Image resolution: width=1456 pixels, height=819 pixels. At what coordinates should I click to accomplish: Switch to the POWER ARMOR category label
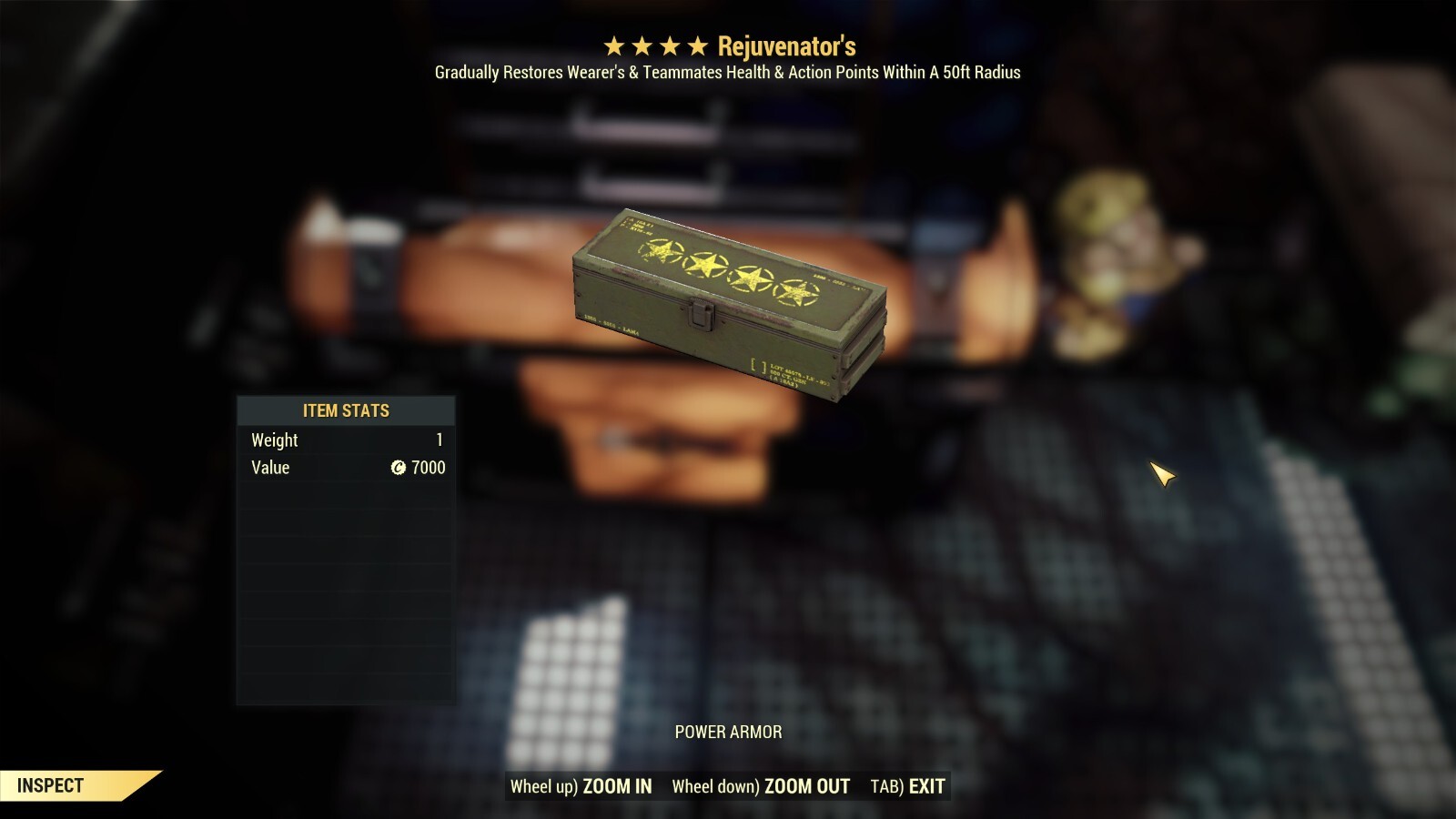(x=728, y=731)
